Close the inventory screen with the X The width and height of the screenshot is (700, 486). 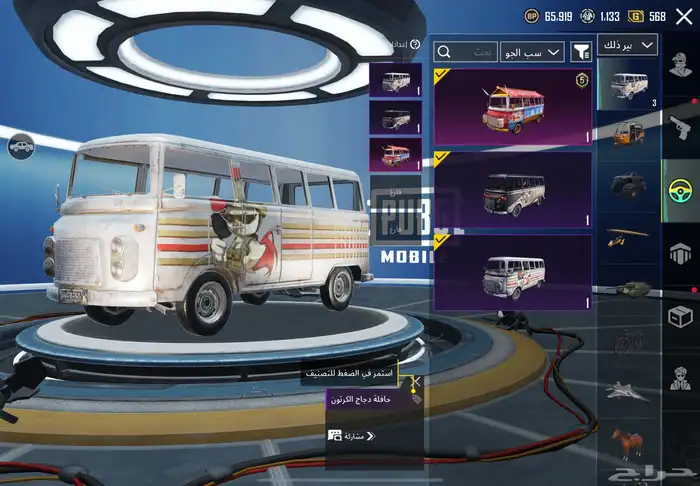tap(684, 16)
